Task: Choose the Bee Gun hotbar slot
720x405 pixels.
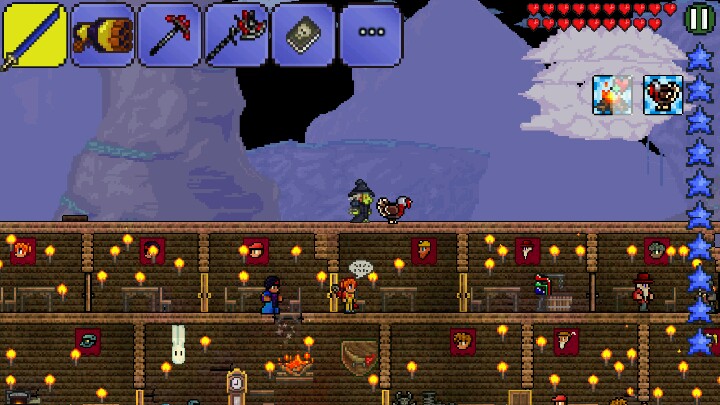Action: coord(101,34)
